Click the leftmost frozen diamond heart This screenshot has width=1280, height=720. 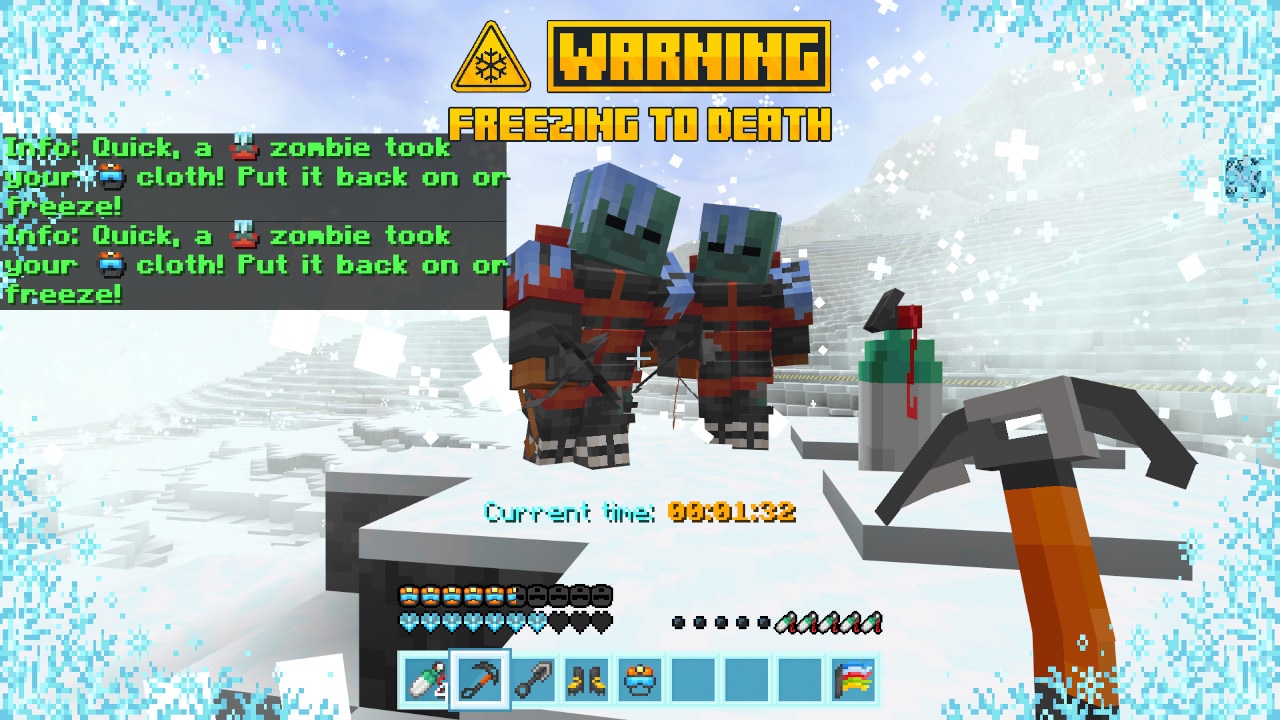coord(409,620)
